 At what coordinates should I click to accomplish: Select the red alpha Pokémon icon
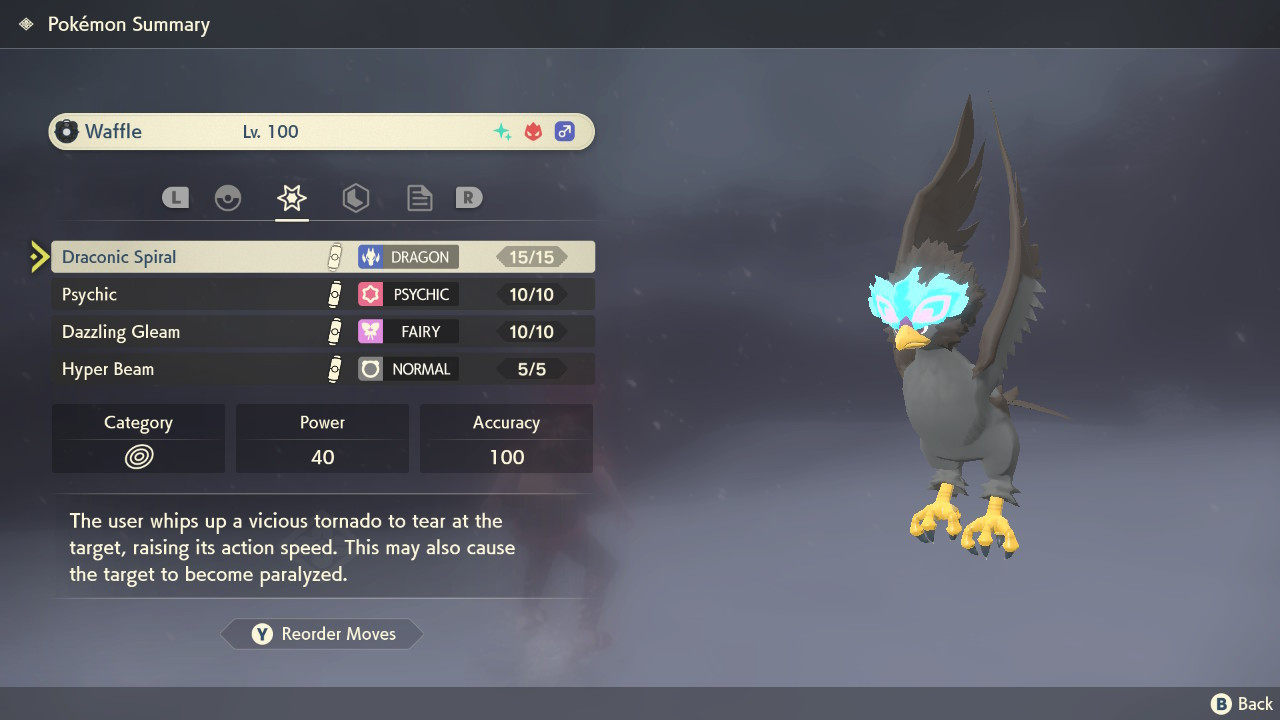533,130
